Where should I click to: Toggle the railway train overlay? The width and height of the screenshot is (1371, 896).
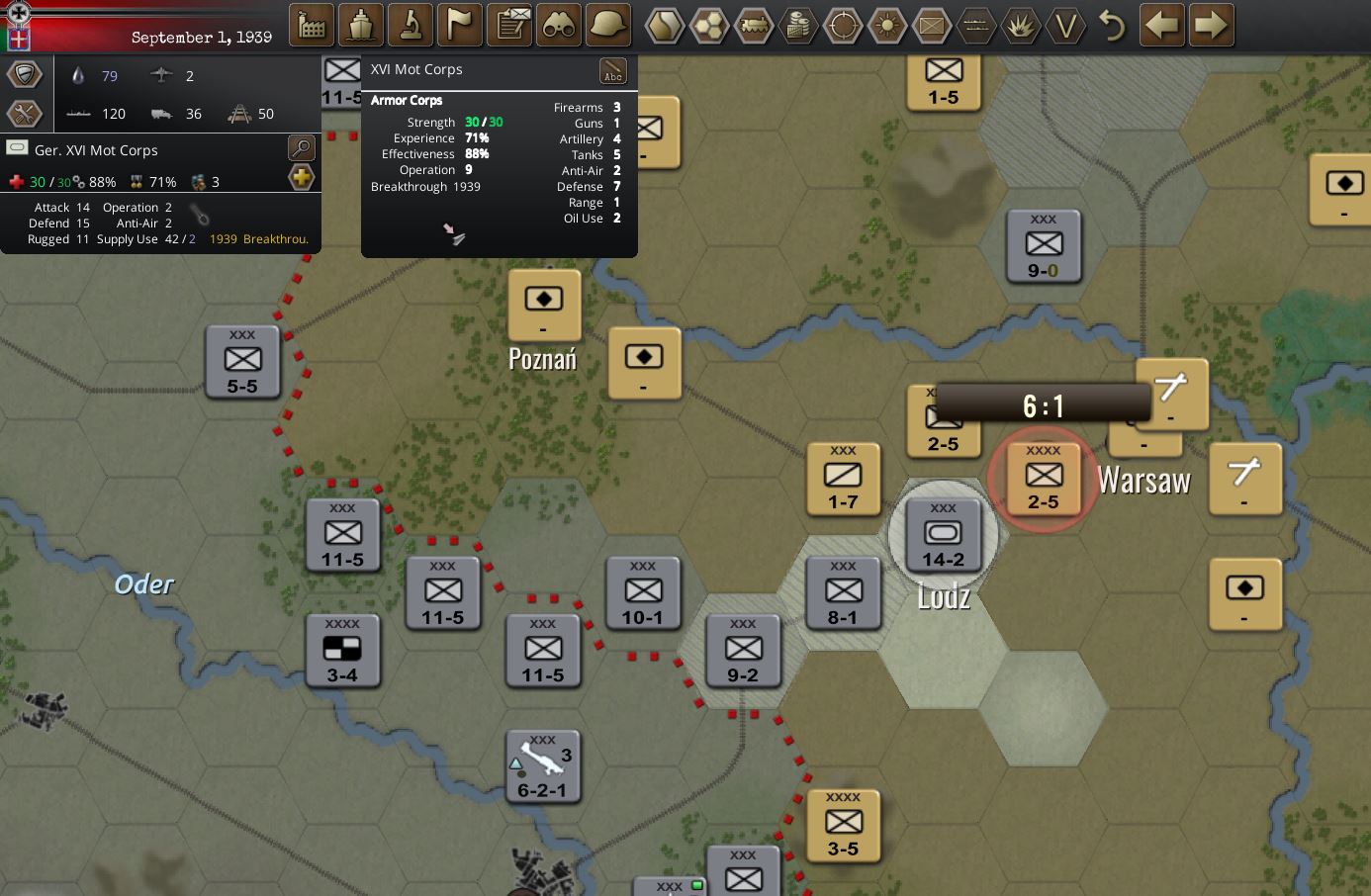[754, 27]
